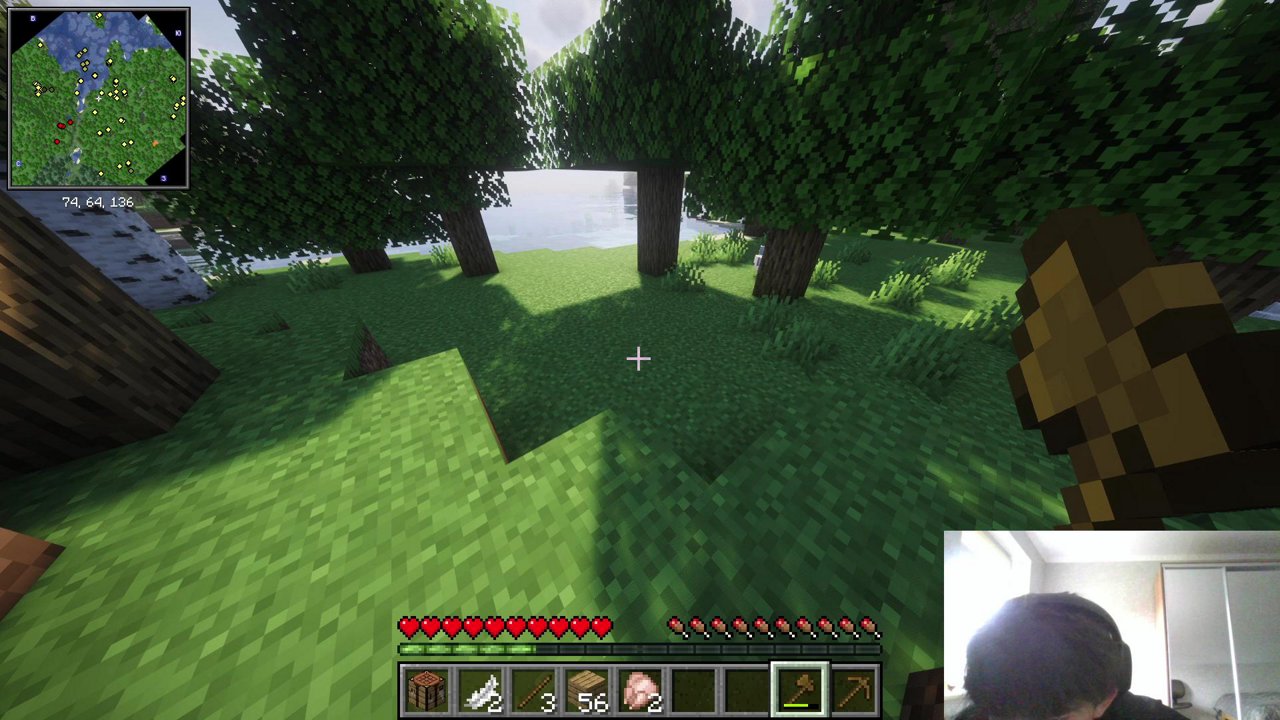Click the player arrow in the minimap center
1280x720 pixels.
(99, 98)
